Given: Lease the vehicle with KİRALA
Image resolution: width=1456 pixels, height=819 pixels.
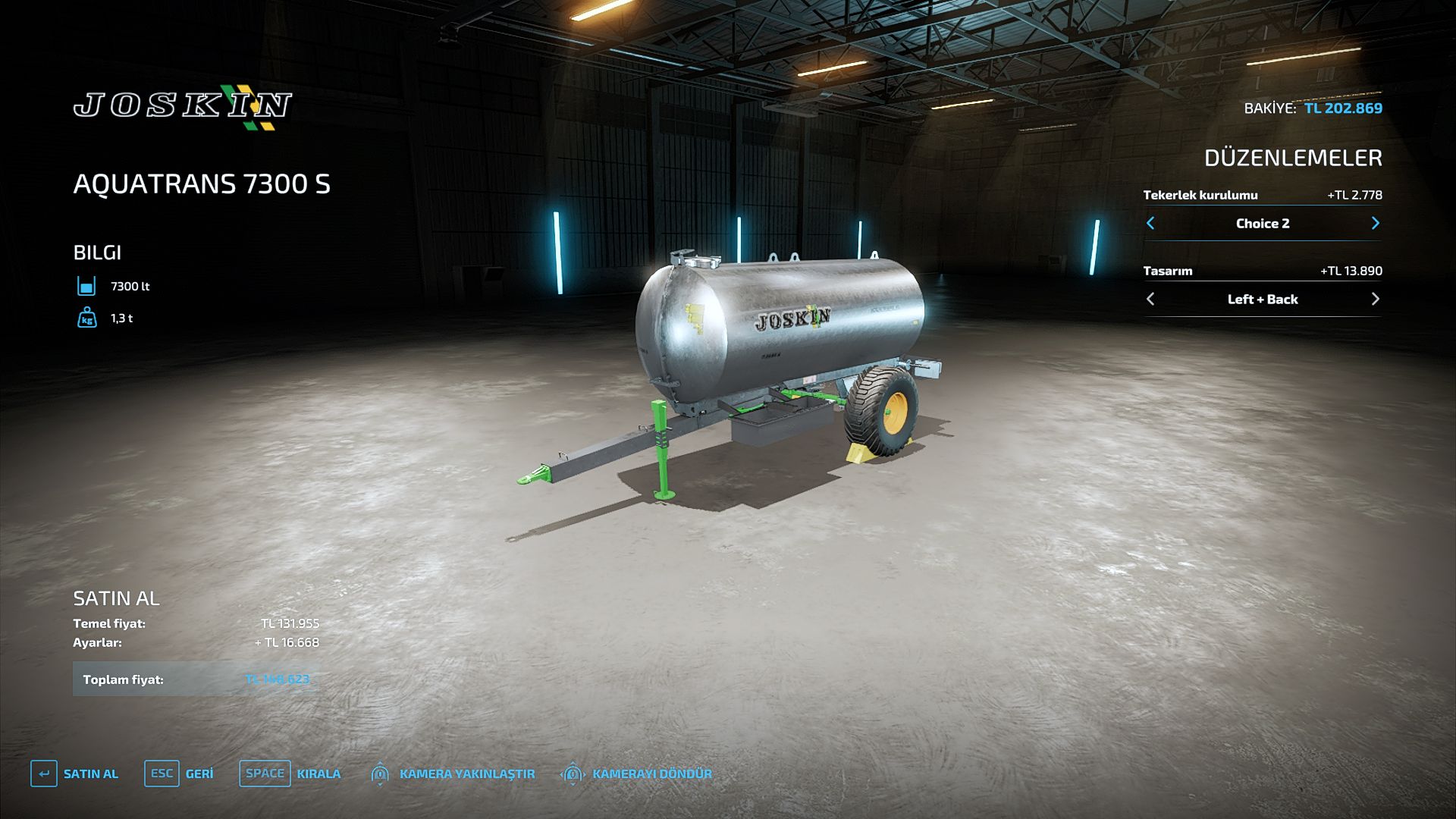Looking at the screenshot, I should point(290,773).
